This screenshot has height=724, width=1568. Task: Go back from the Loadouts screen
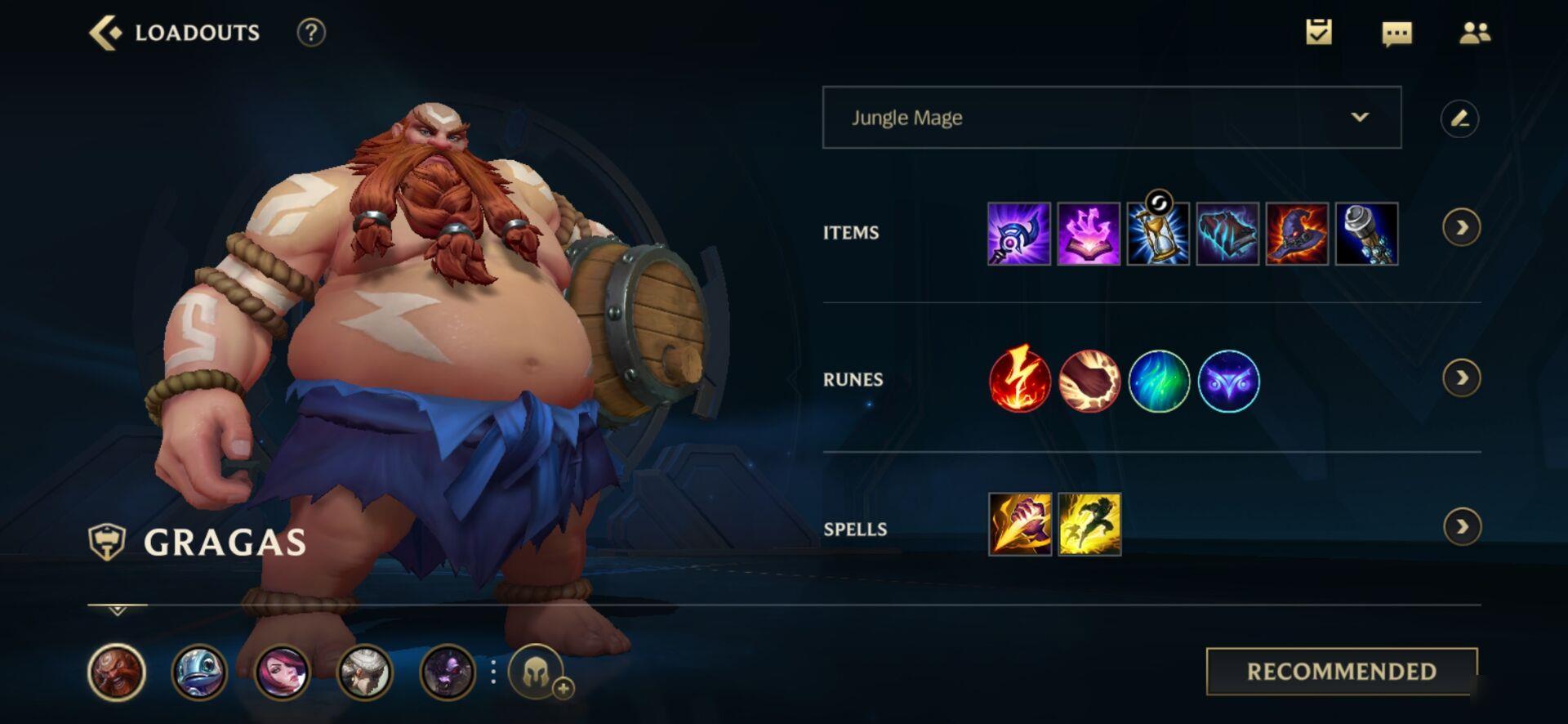point(105,34)
